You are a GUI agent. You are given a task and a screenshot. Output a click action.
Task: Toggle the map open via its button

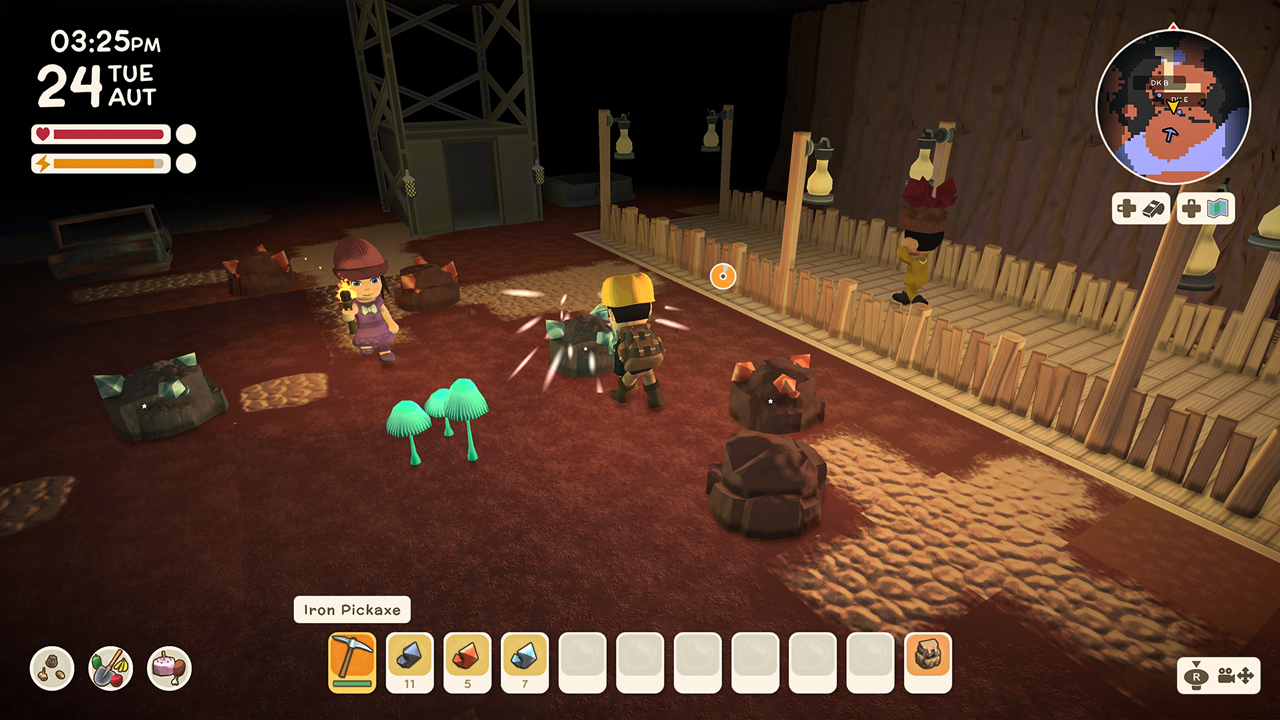click(1205, 208)
